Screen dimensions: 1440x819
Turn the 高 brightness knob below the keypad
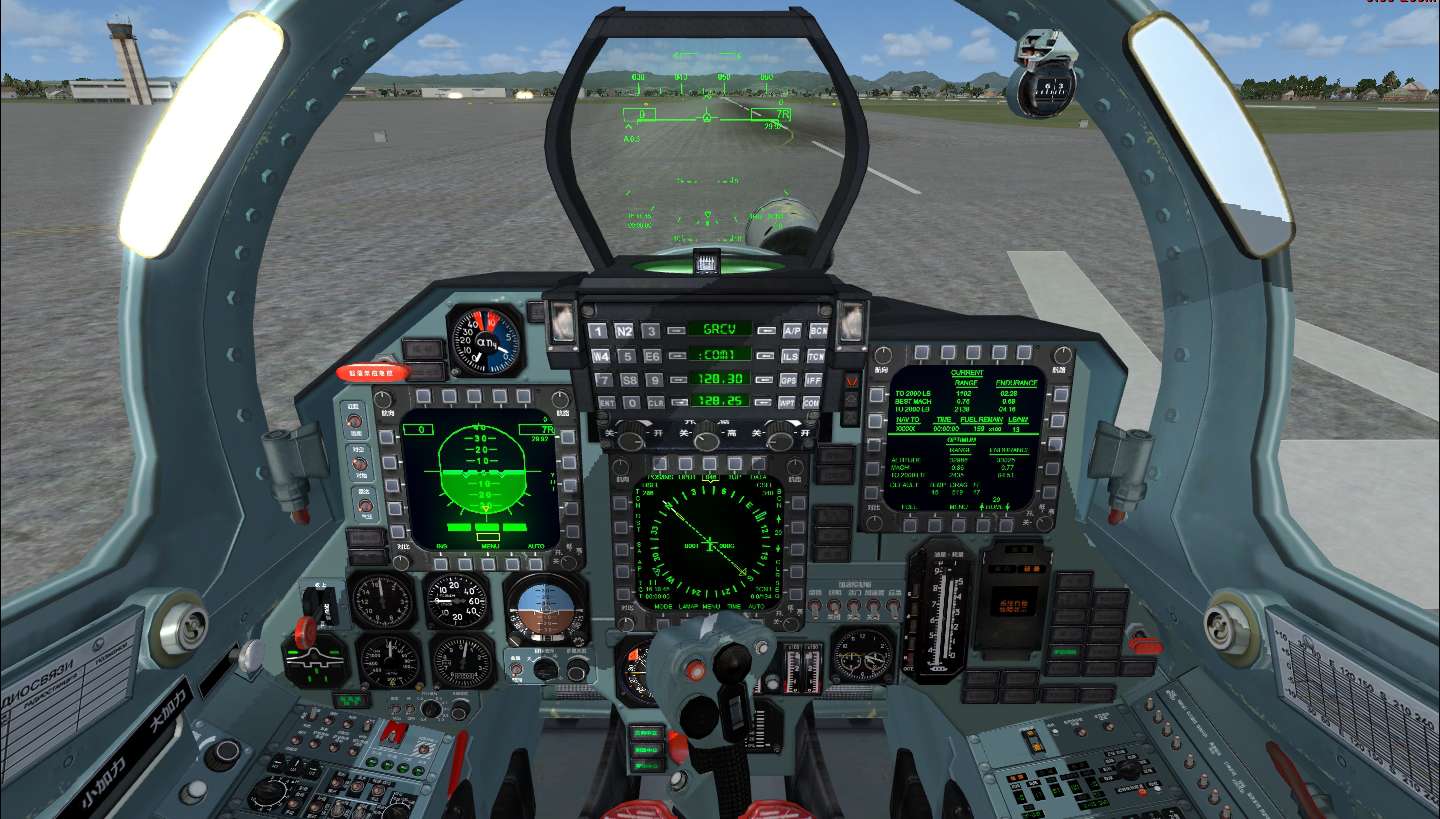(705, 440)
